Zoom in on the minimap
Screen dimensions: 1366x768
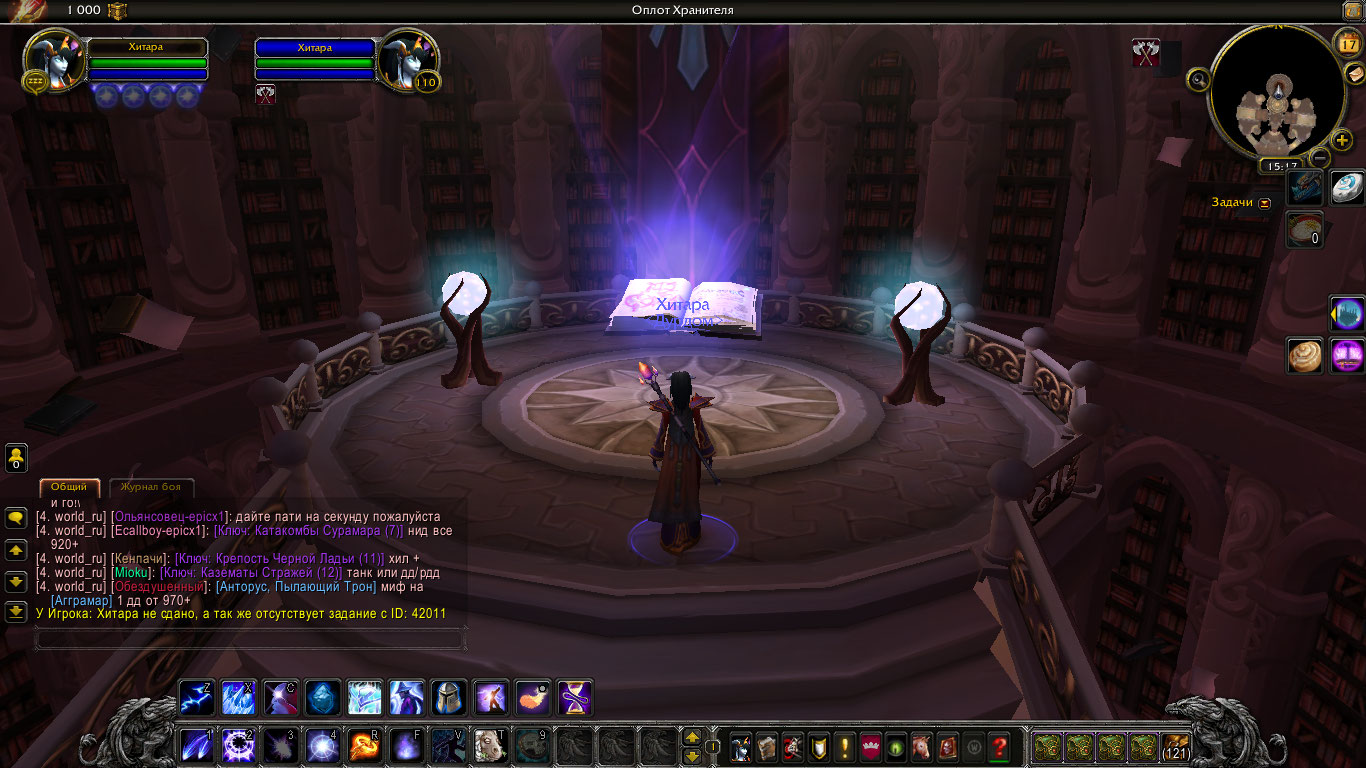click(x=1342, y=140)
